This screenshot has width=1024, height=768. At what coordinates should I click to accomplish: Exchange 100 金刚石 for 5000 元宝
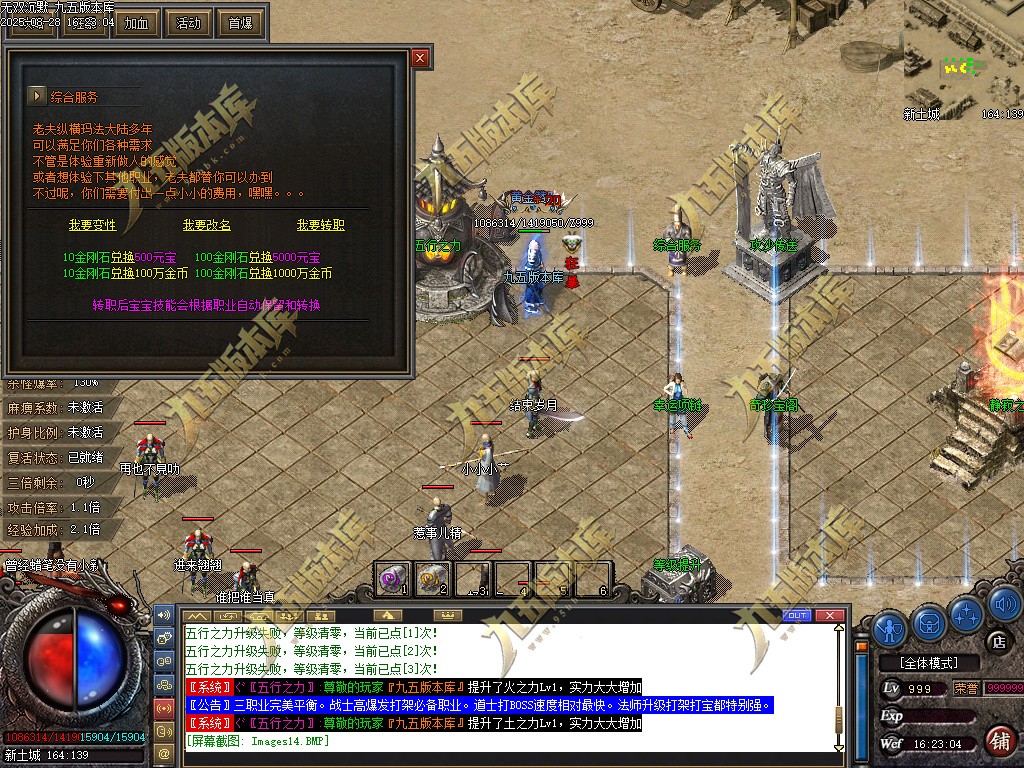point(243,257)
